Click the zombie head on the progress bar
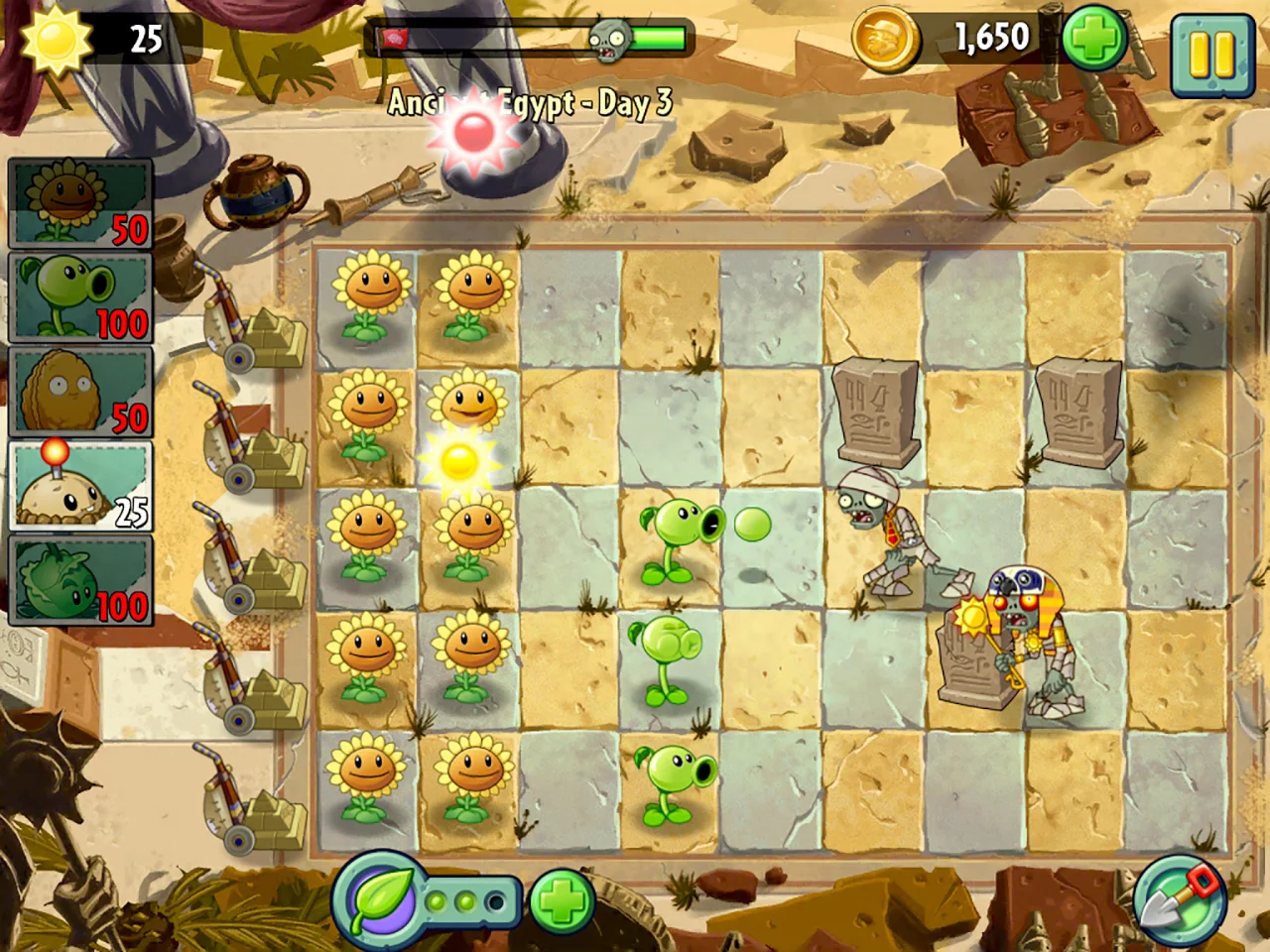The width and height of the screenshot is (1270, 952). (607, 38)
